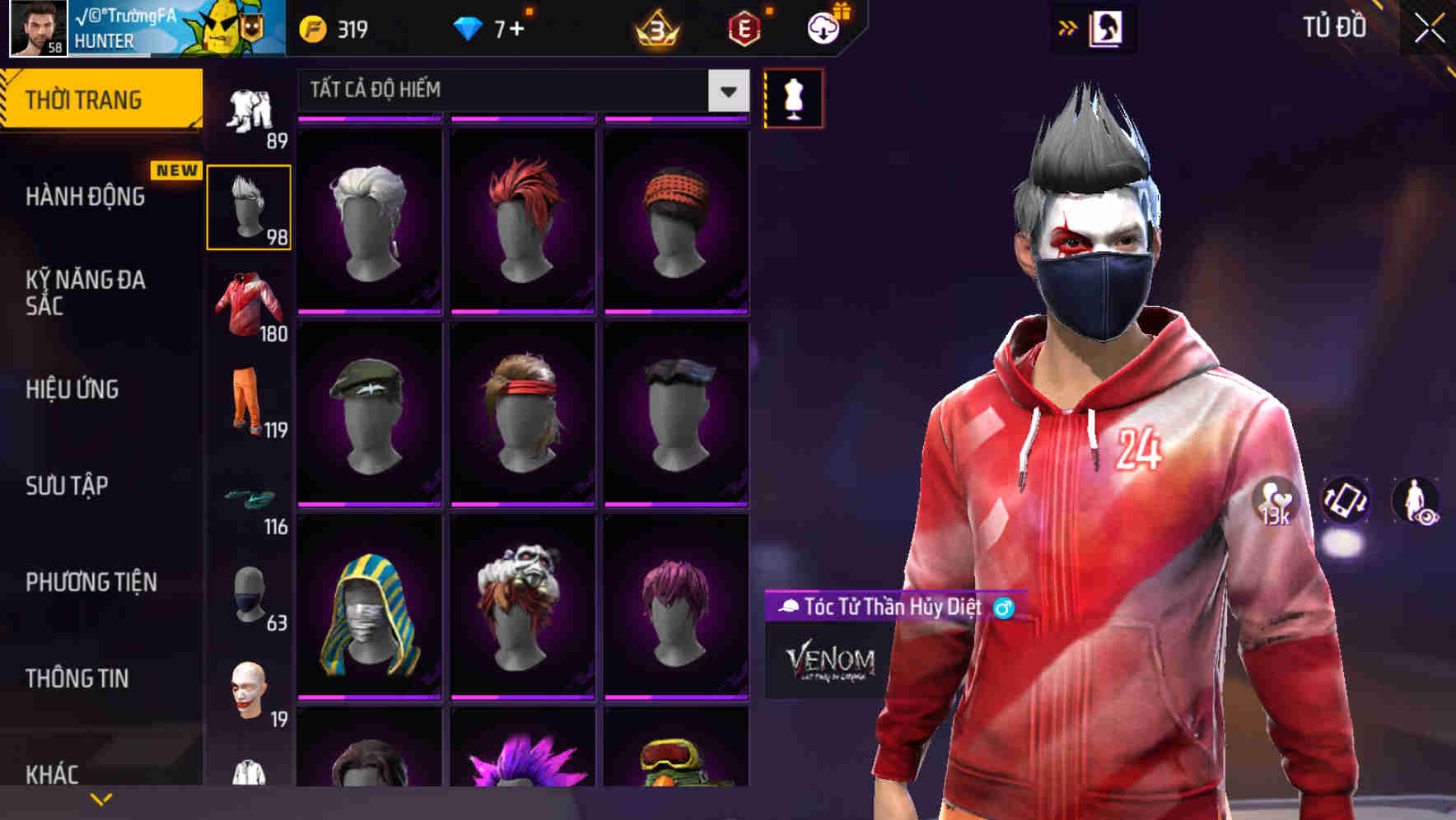The height and width of the screenshot is (820, 1456).
Task: Expand the chevron below KHÁC in sidebar
Action: 99,799
